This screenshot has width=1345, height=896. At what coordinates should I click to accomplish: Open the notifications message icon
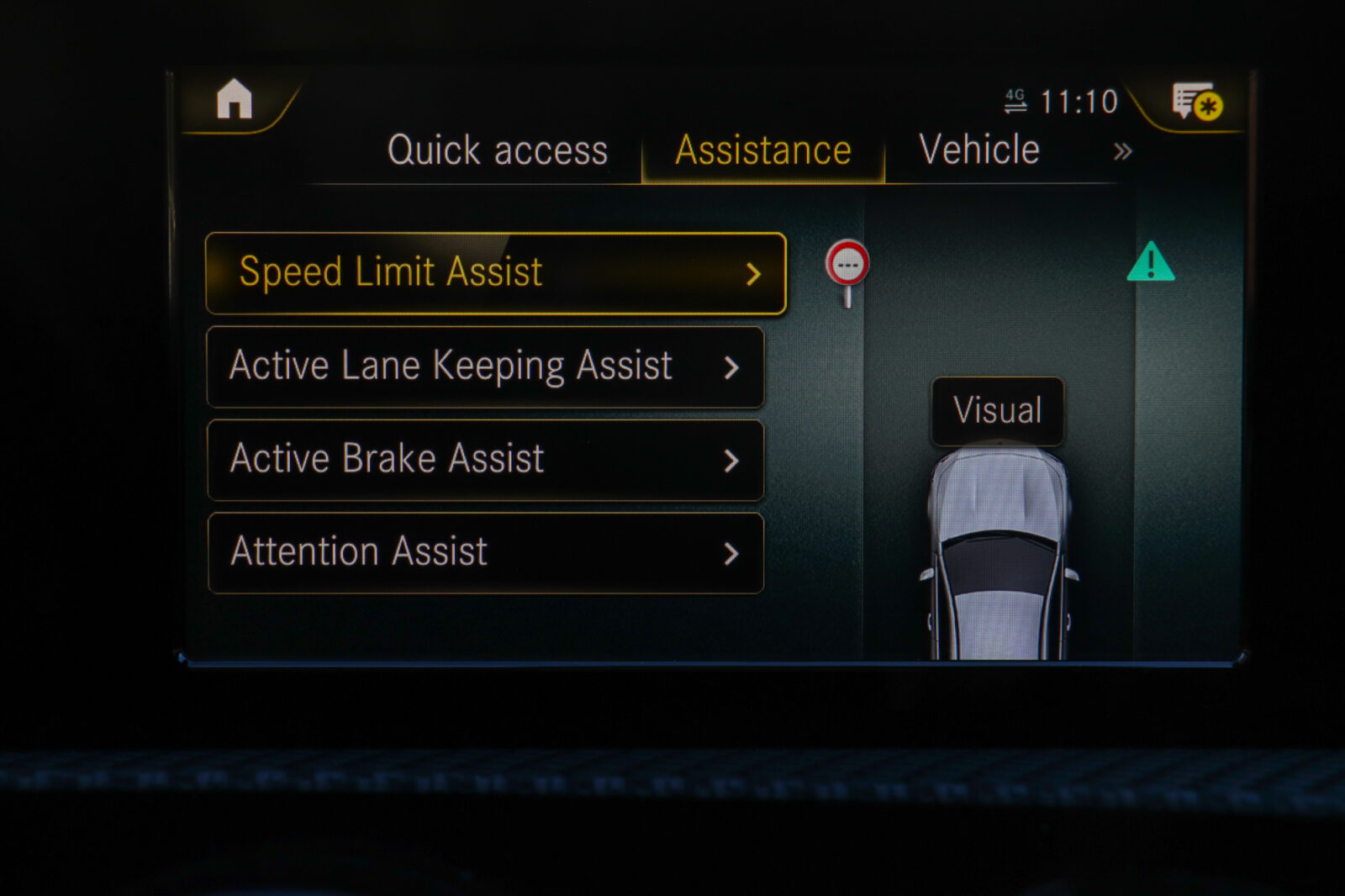1197,103
